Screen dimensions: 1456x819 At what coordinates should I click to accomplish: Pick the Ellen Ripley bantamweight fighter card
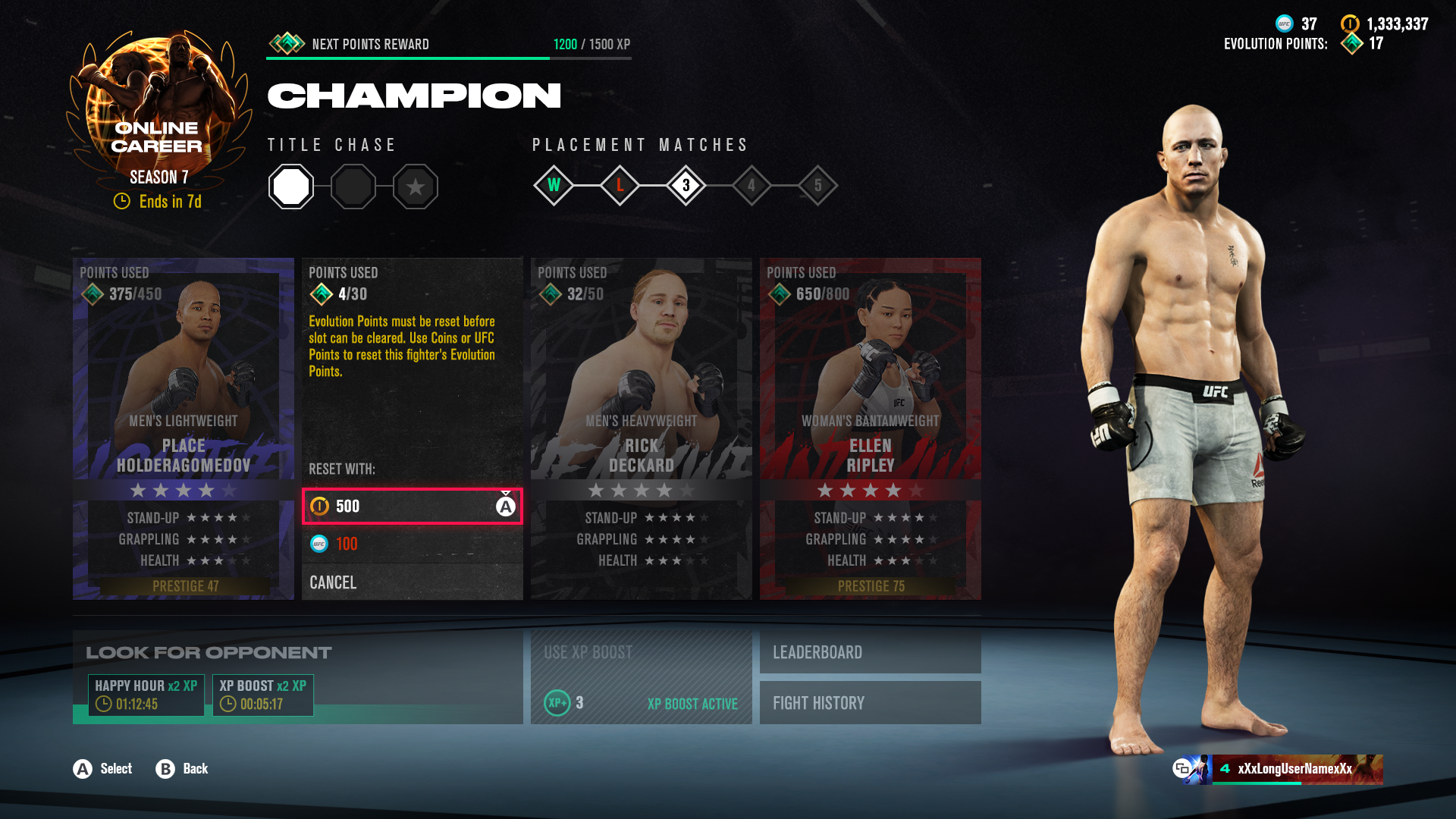click(870, 428)
